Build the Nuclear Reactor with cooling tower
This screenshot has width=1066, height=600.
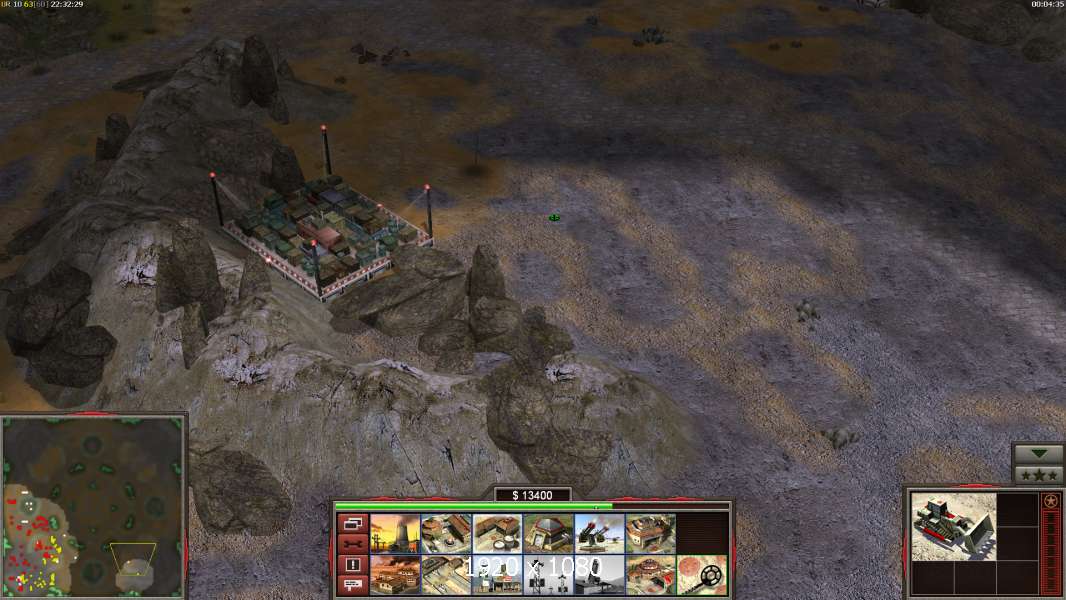pos(394,533)
